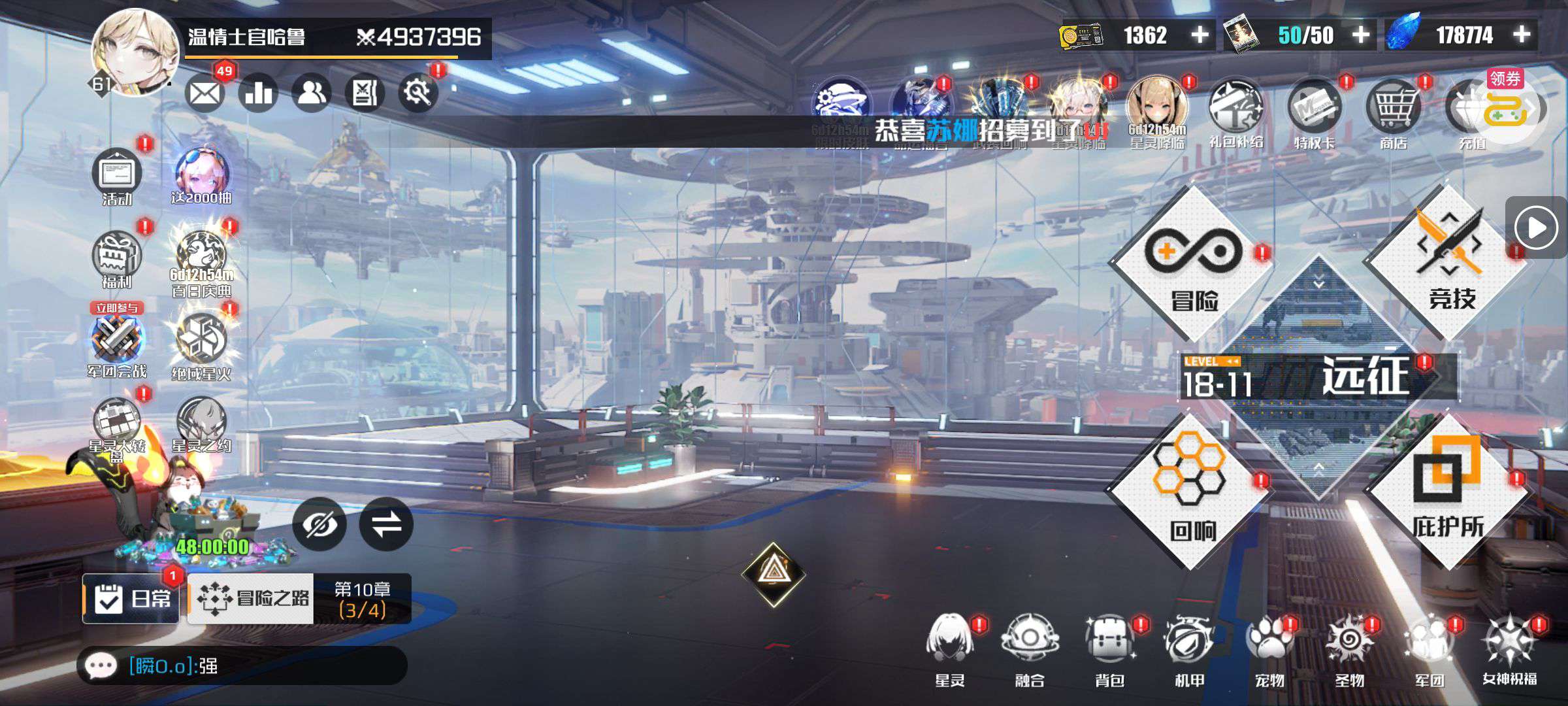Enter the 庇护所 shelter
This screenshot has height=706, width=1568.
click(x=1448, y=492)
